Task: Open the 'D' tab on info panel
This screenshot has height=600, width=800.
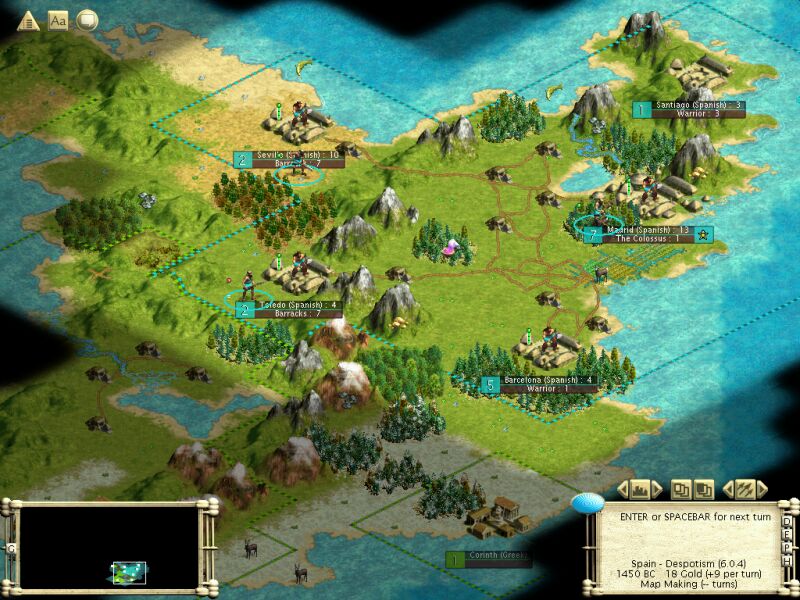Action: tap(788, 523)
